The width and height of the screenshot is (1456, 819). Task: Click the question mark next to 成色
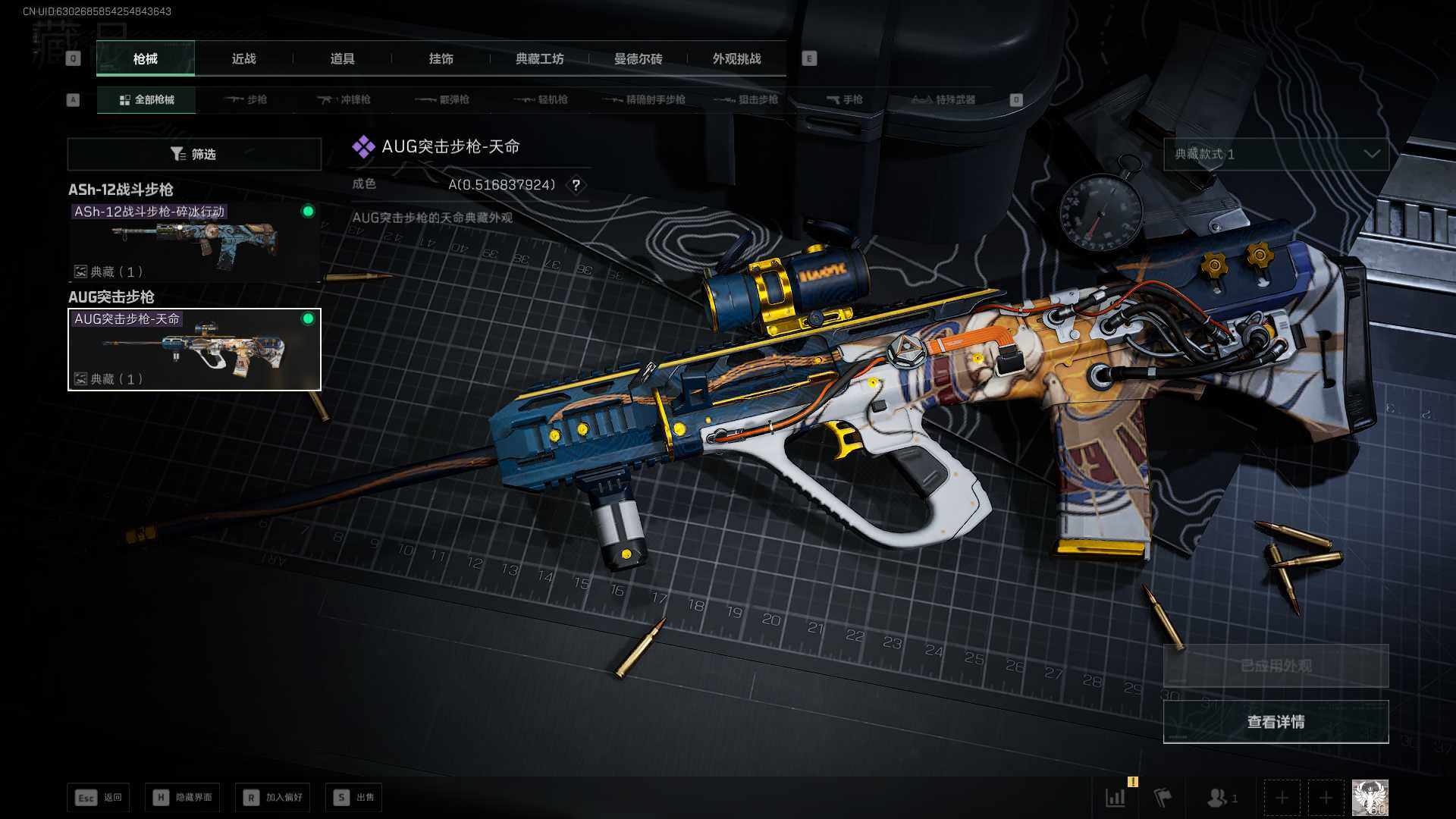click(x=576, y=185)
